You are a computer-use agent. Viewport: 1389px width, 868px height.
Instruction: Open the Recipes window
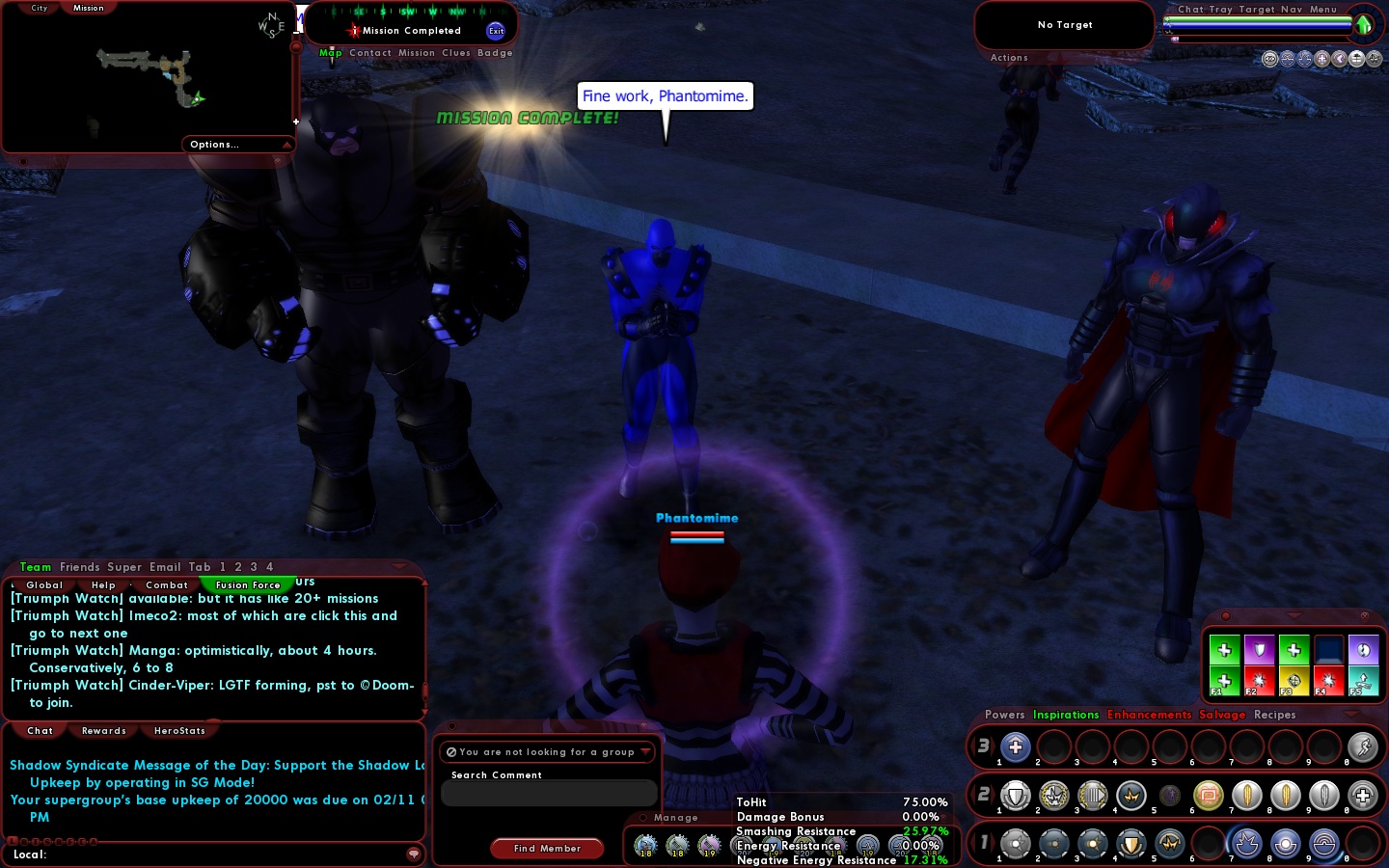(x=1274, y=715)
